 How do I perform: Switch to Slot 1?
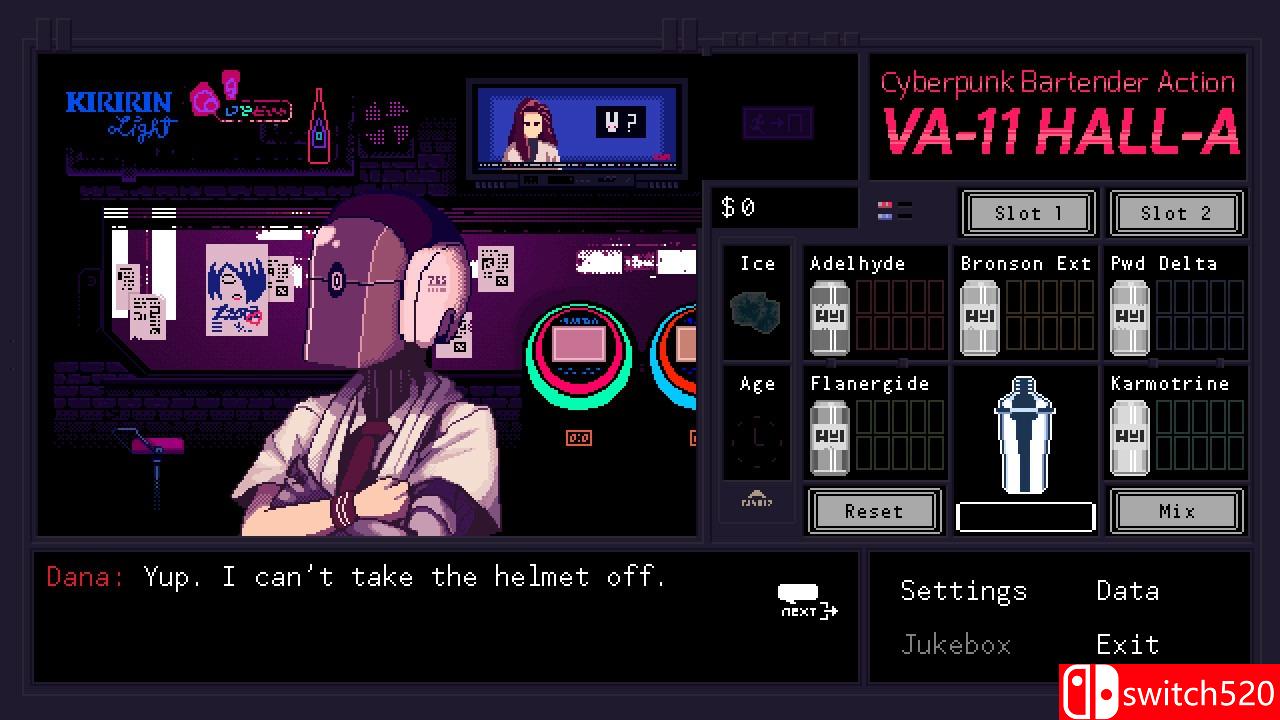pyautogui.click(x=1028, y=213)
